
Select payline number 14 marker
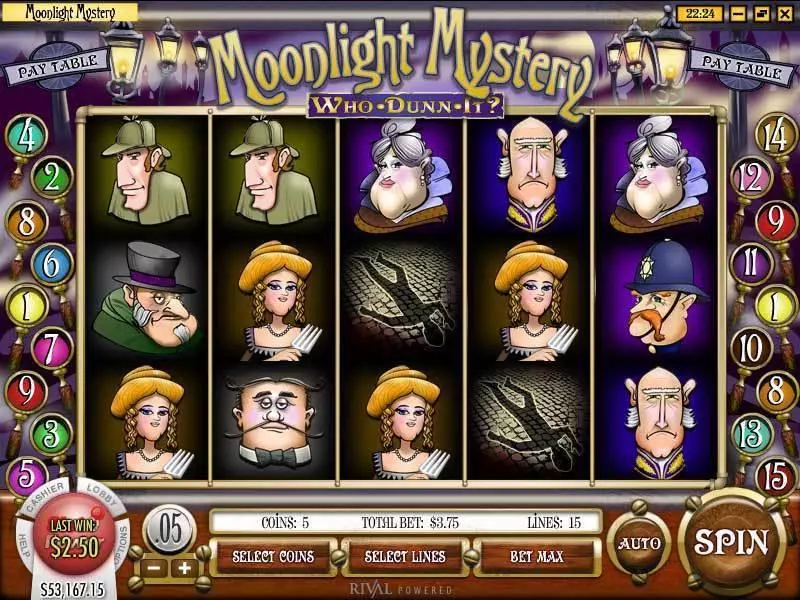point(775,135)
